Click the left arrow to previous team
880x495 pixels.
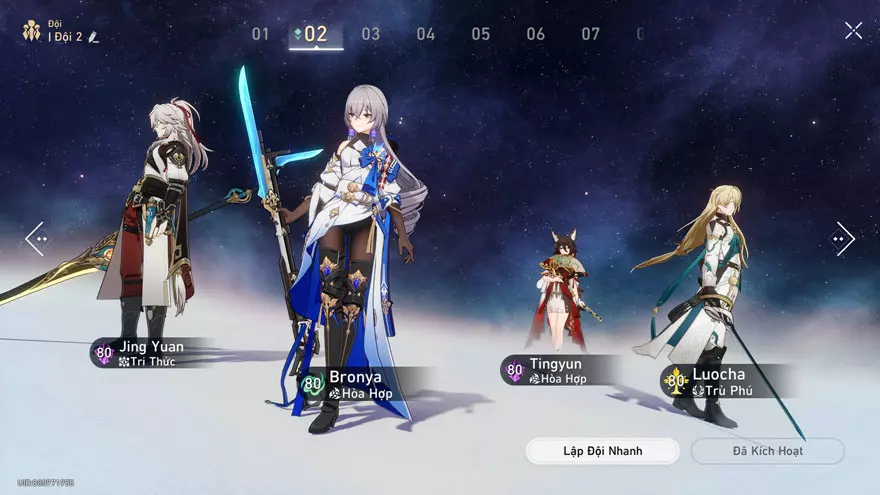(x=36, y=239)
